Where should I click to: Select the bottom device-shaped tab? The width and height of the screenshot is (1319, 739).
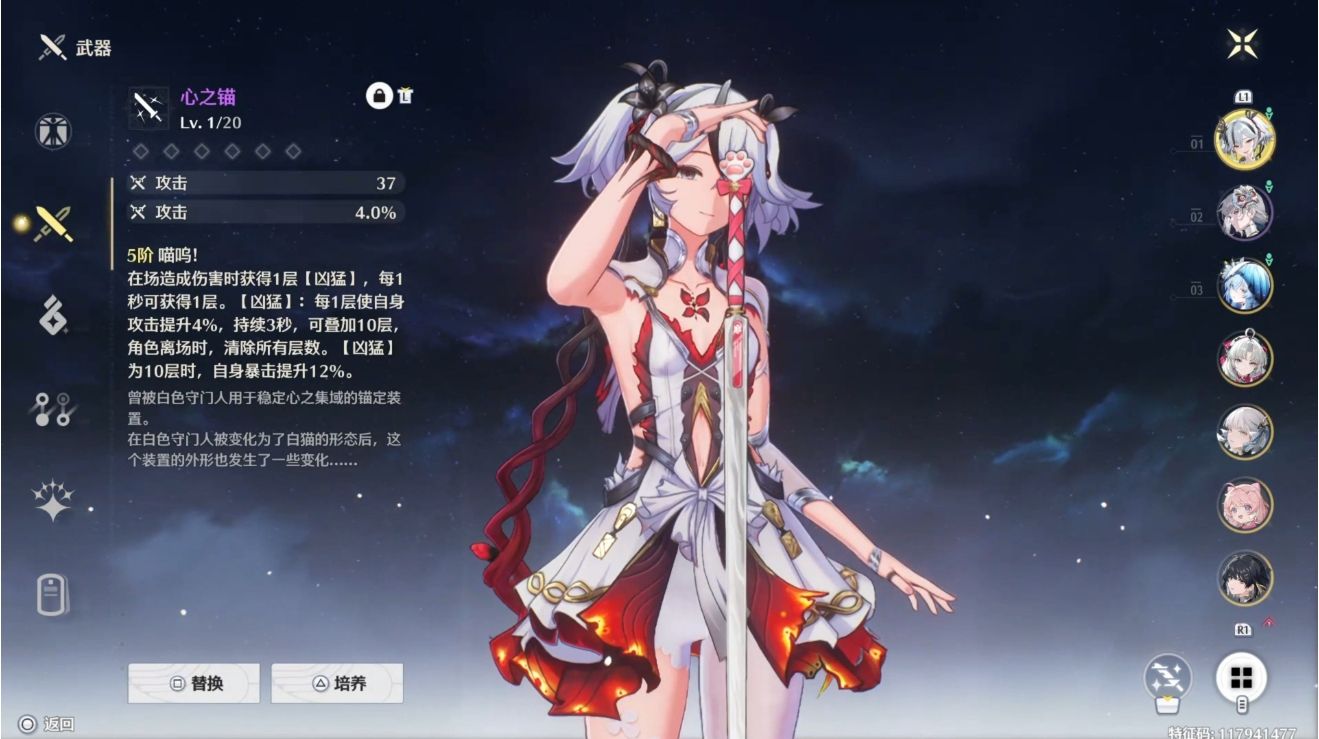click(x=53, y=595)
